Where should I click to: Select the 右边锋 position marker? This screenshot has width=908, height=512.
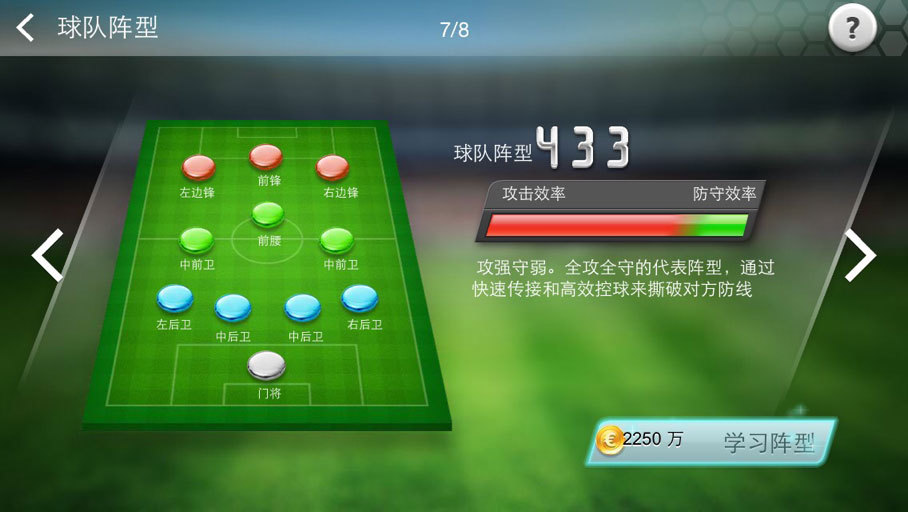point(332,167)
